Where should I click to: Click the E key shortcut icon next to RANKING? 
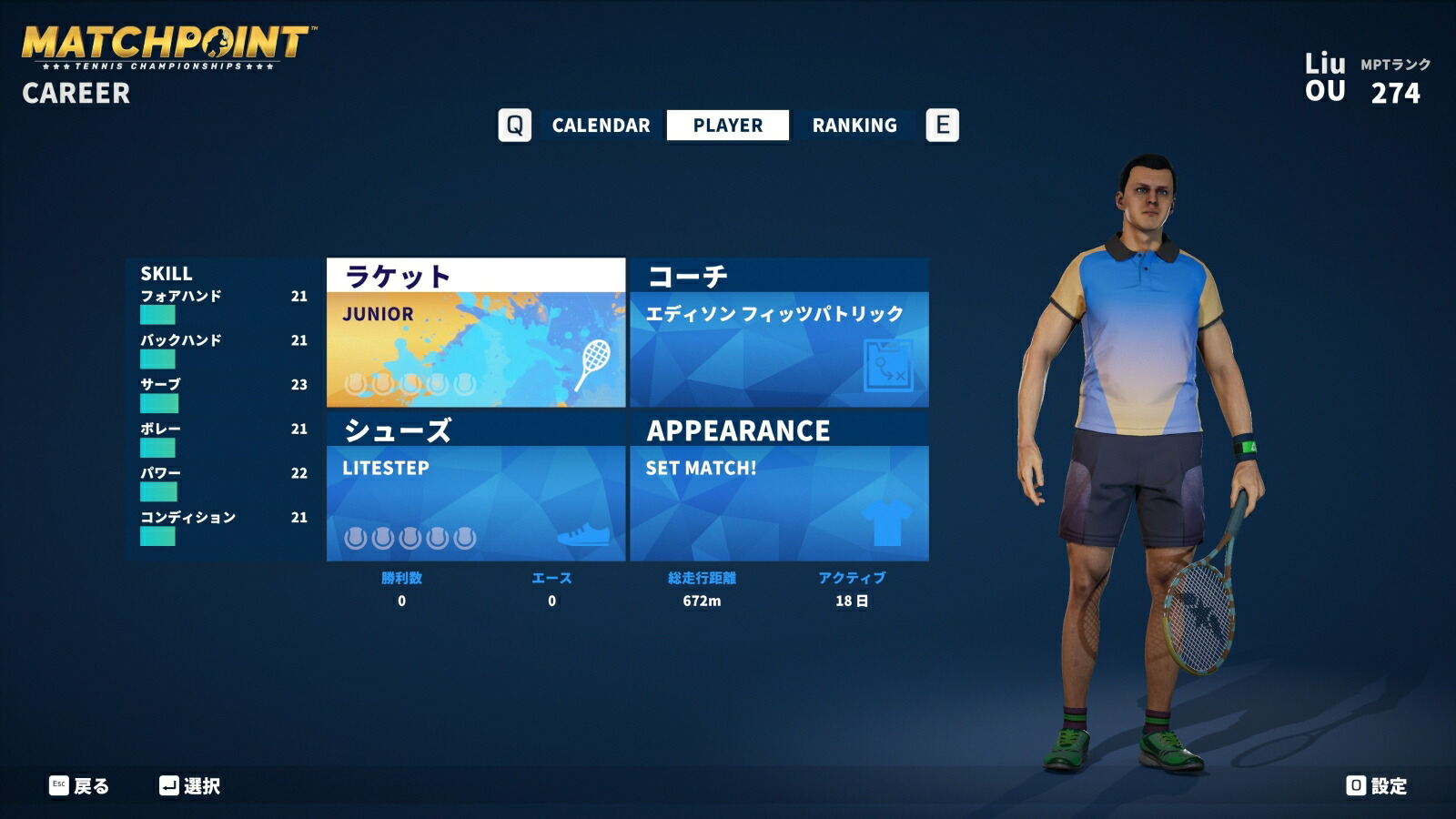[x=944, y=125]
